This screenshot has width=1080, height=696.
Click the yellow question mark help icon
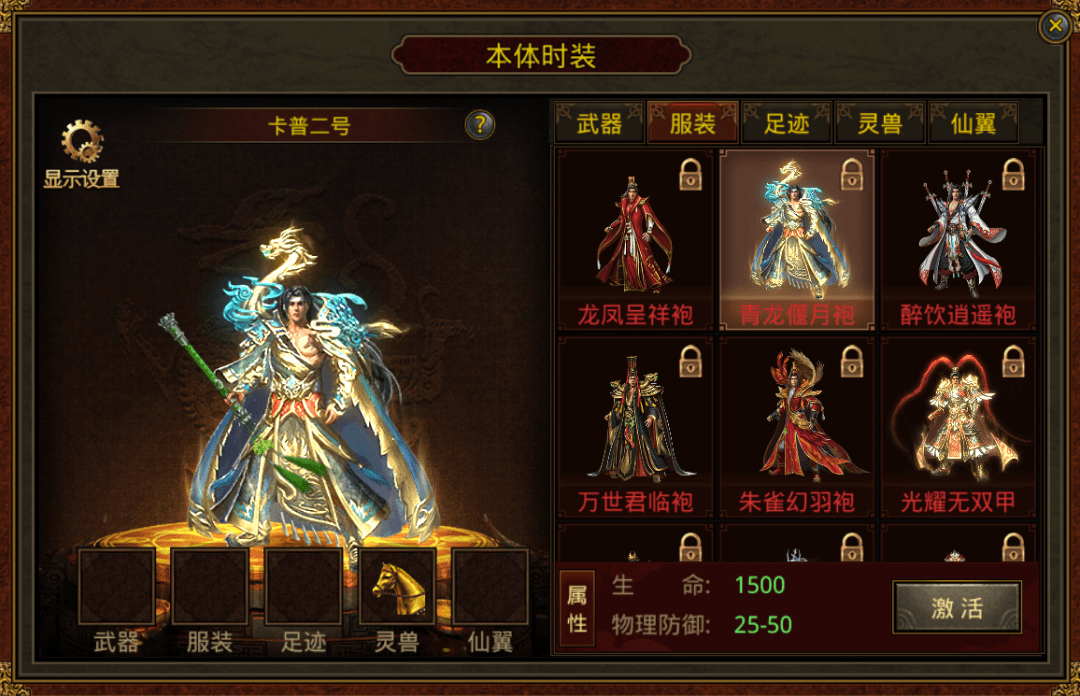480,125
